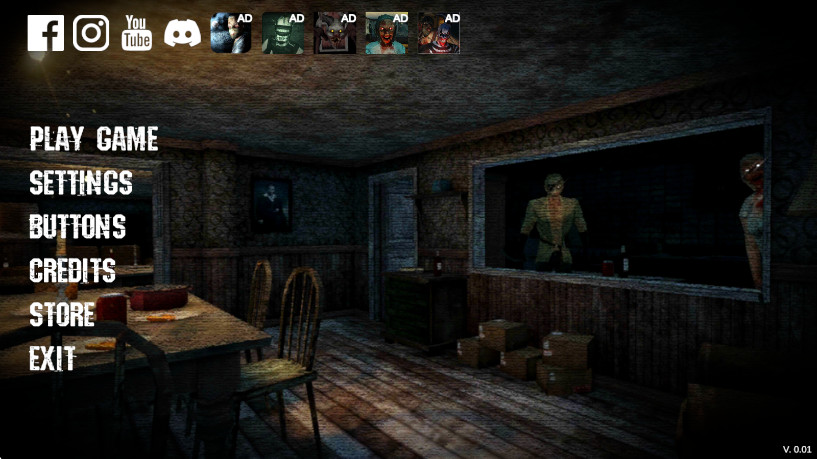Open the ad with the blue-haired clown
Screen dimensions: 817x459
click(x=439, y=33)
